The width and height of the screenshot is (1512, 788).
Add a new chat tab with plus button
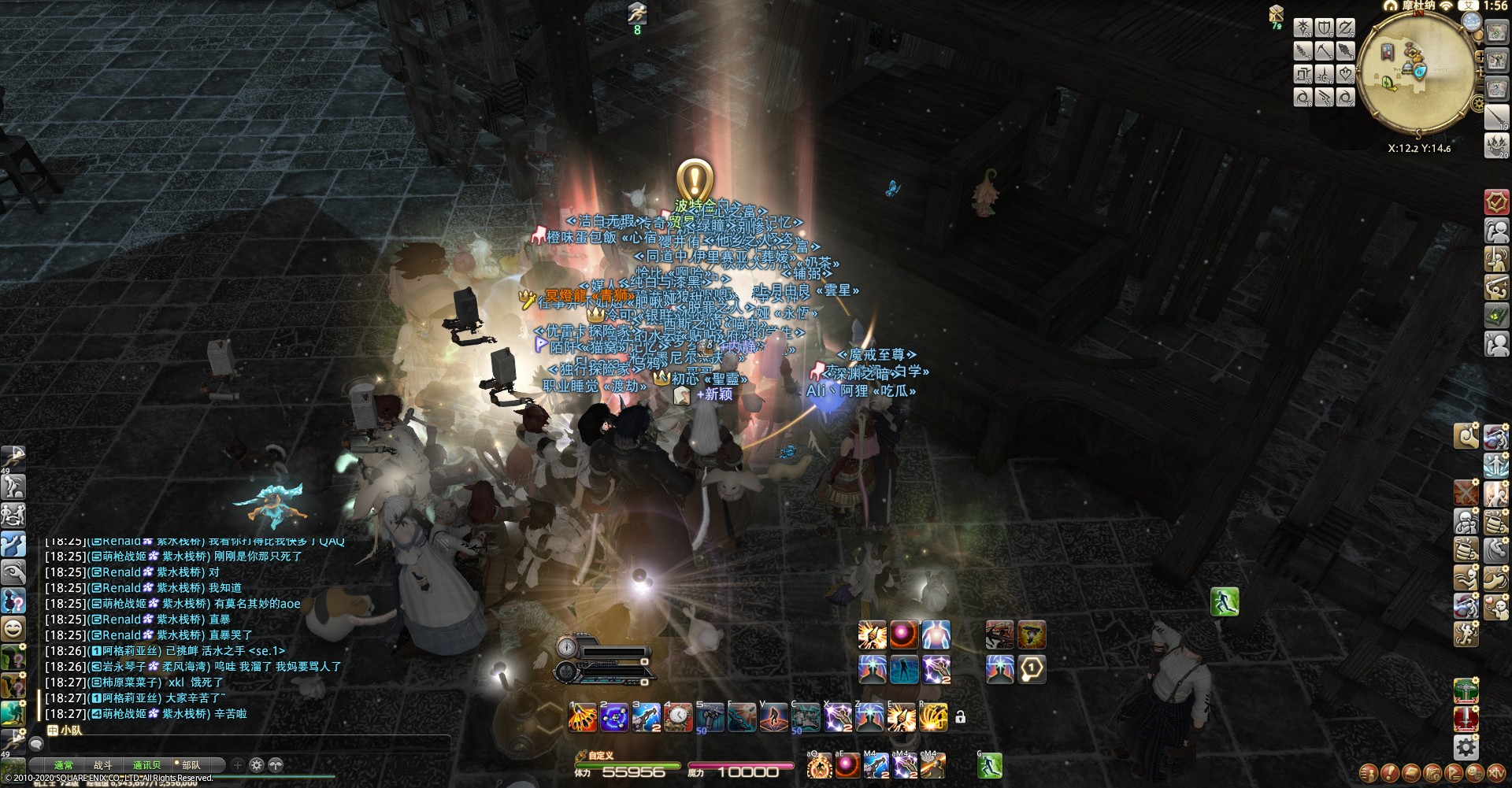pyautogui.click(x=238, y=765)
